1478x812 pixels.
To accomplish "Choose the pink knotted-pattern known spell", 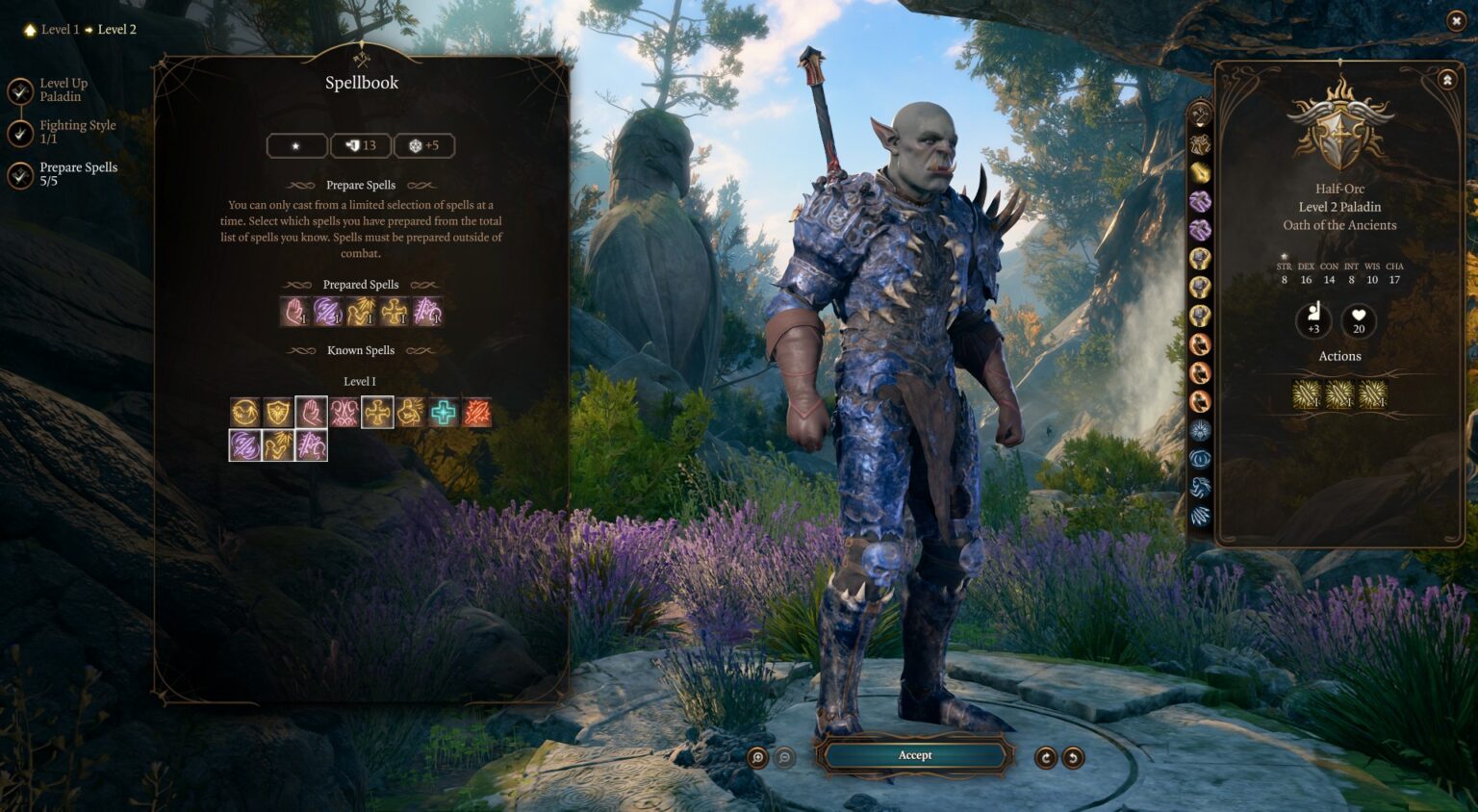I will [x=344, y=413].
